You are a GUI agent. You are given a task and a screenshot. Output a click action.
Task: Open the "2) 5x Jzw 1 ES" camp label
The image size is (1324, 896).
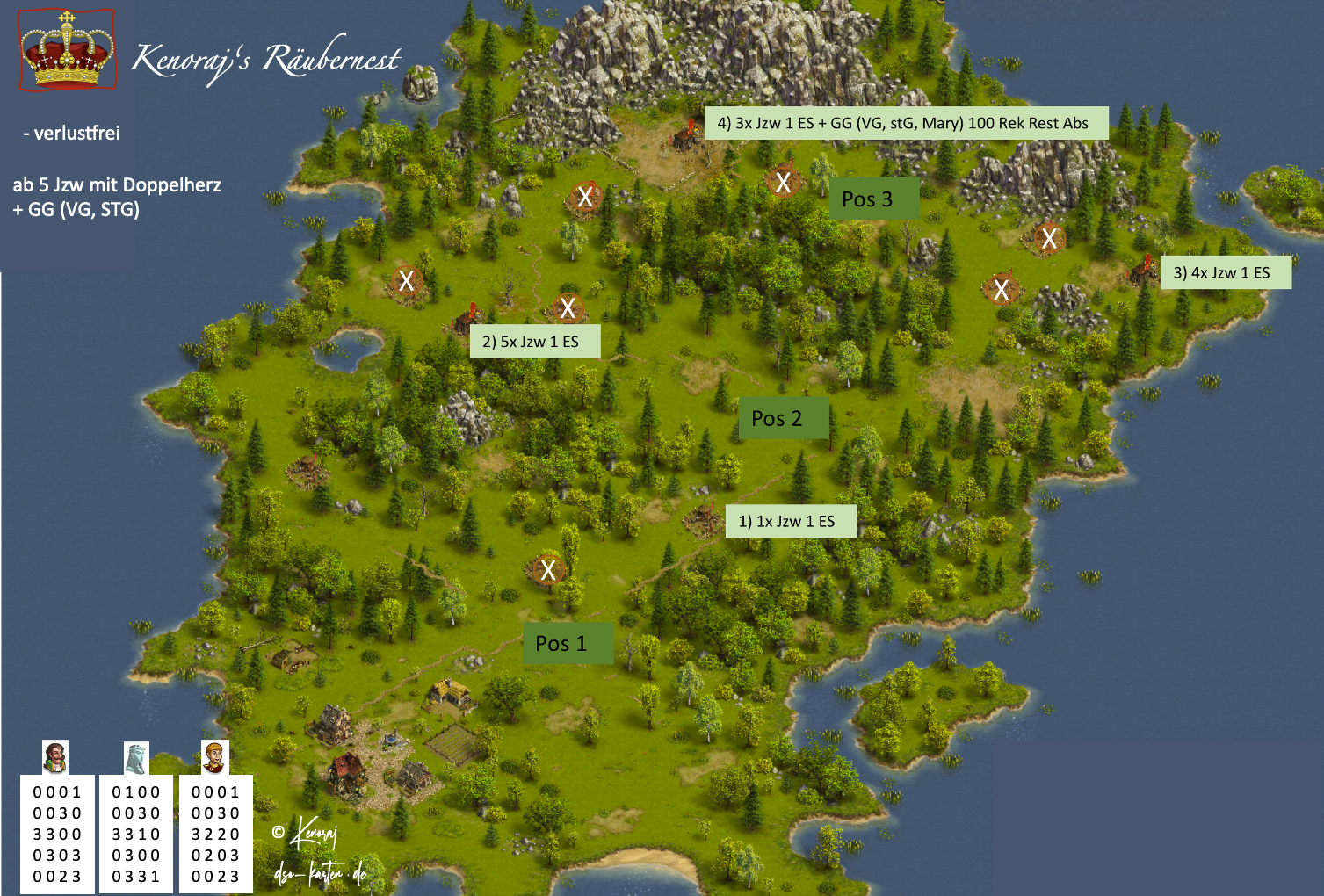coord(535,342)
